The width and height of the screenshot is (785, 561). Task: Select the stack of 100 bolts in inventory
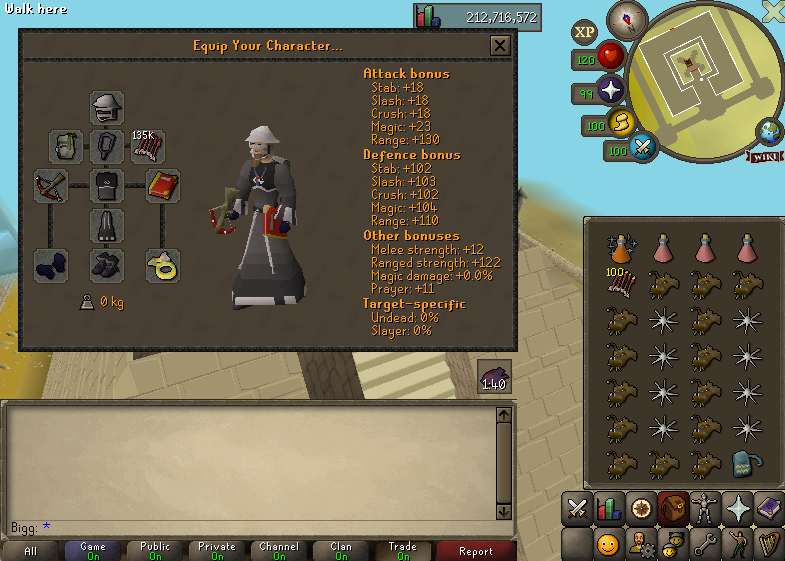click(x=621, y=283)
